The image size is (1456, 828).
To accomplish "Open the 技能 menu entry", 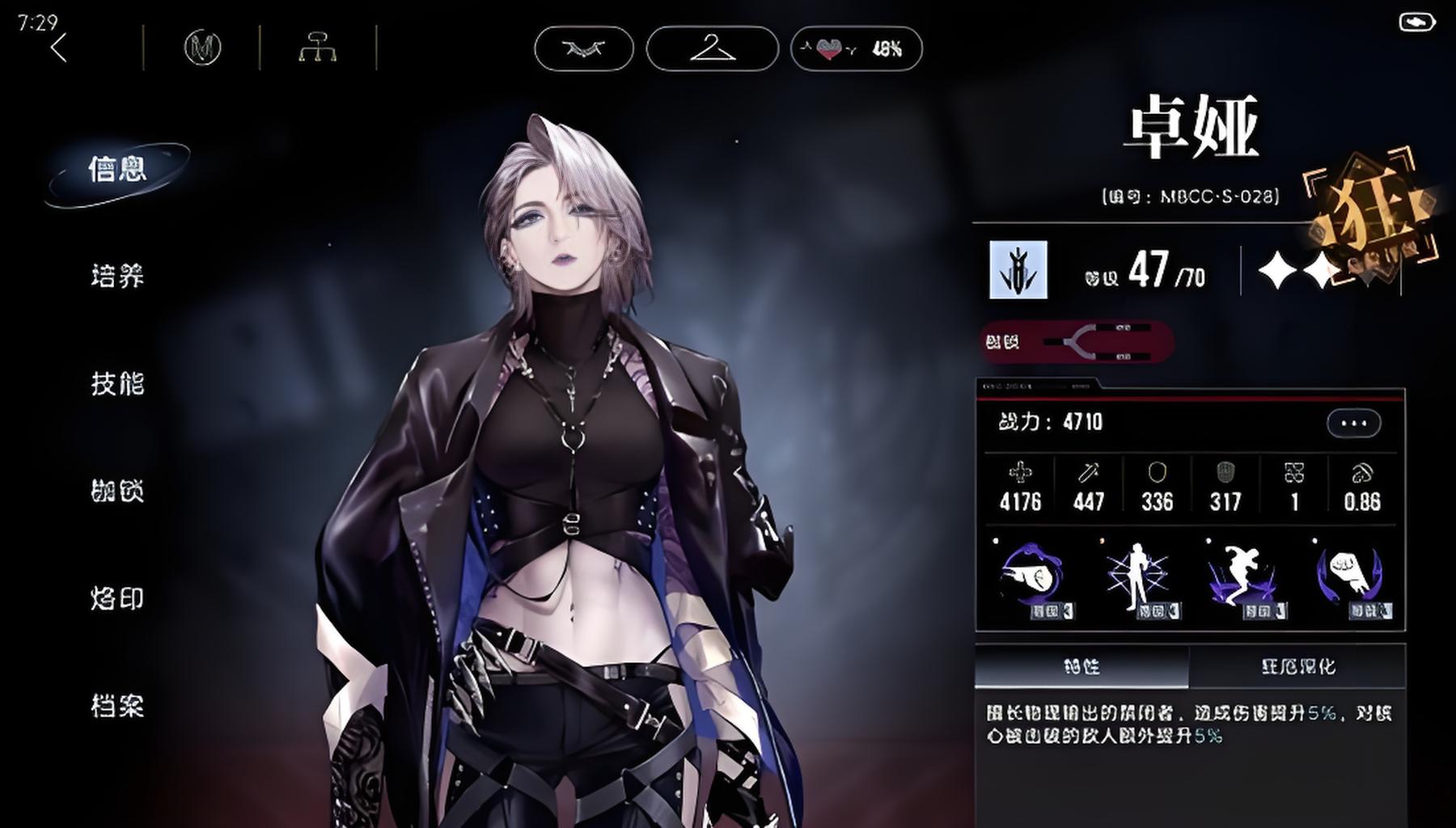I will point(117,384).
